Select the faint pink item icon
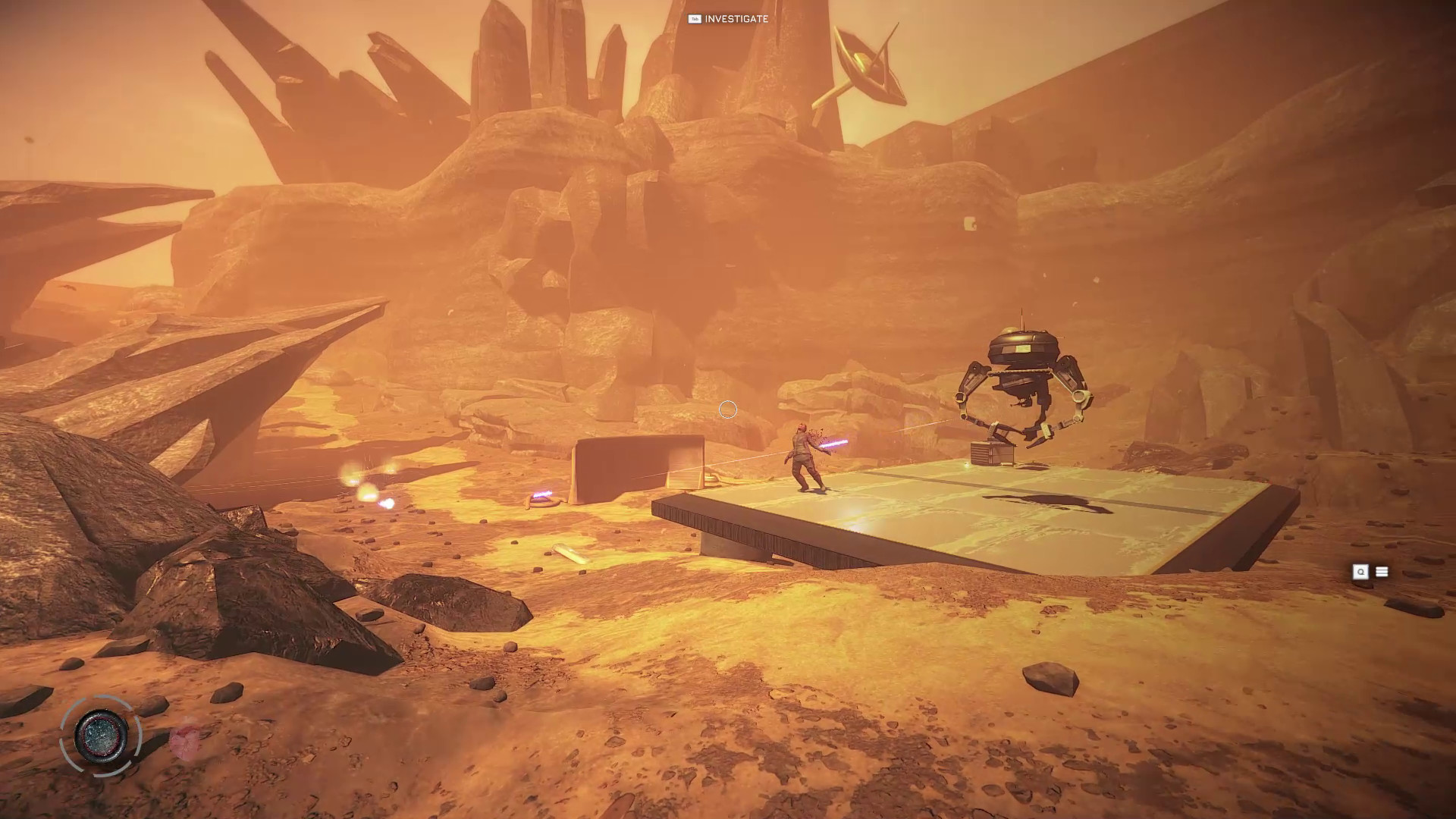The width and height of the screenshot is (1456, 819). (x=184, y=741)
